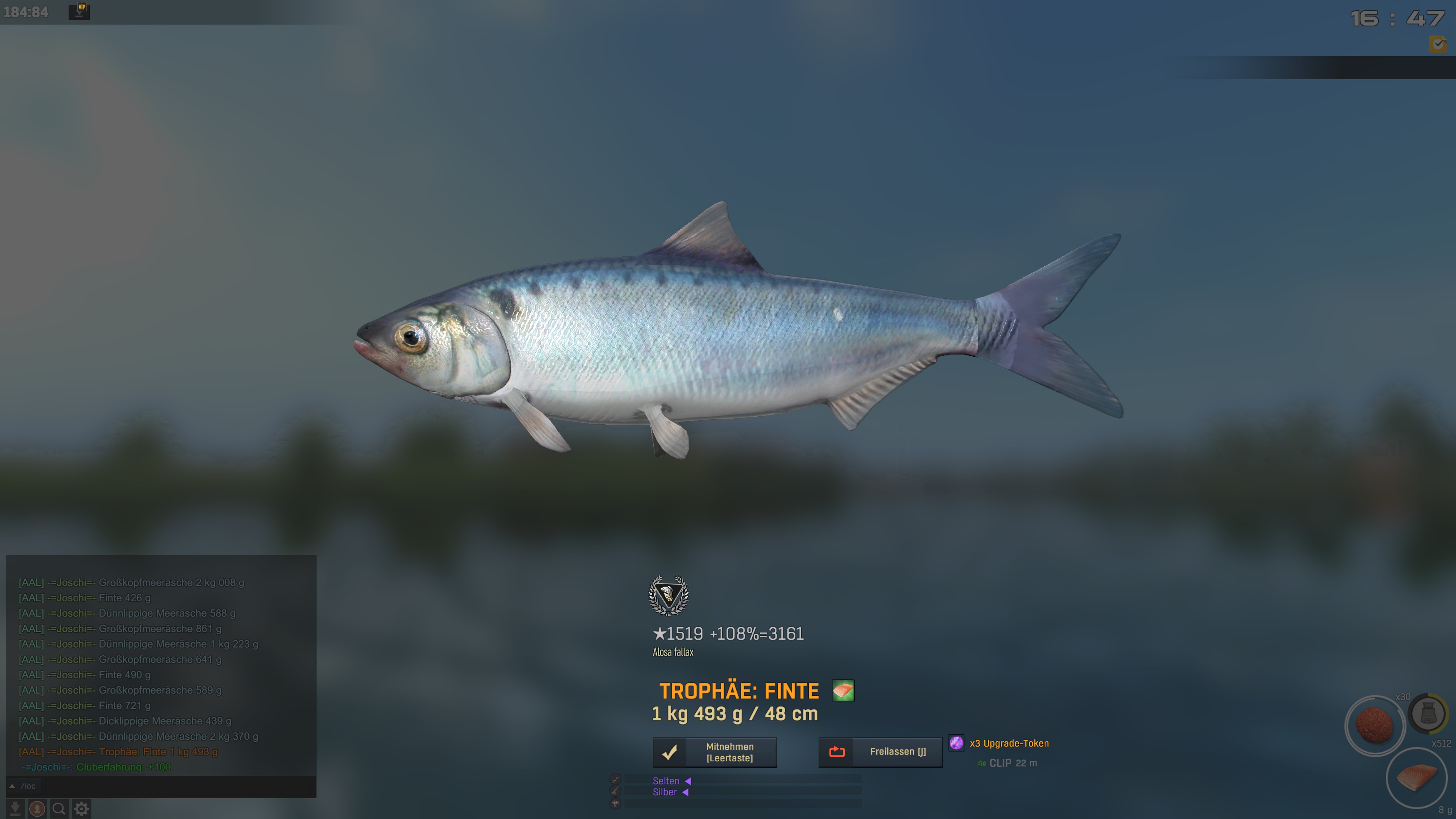Click the chat download arrow icon
This screenshot has width=1456, height=819.
(x=15, y=809)
